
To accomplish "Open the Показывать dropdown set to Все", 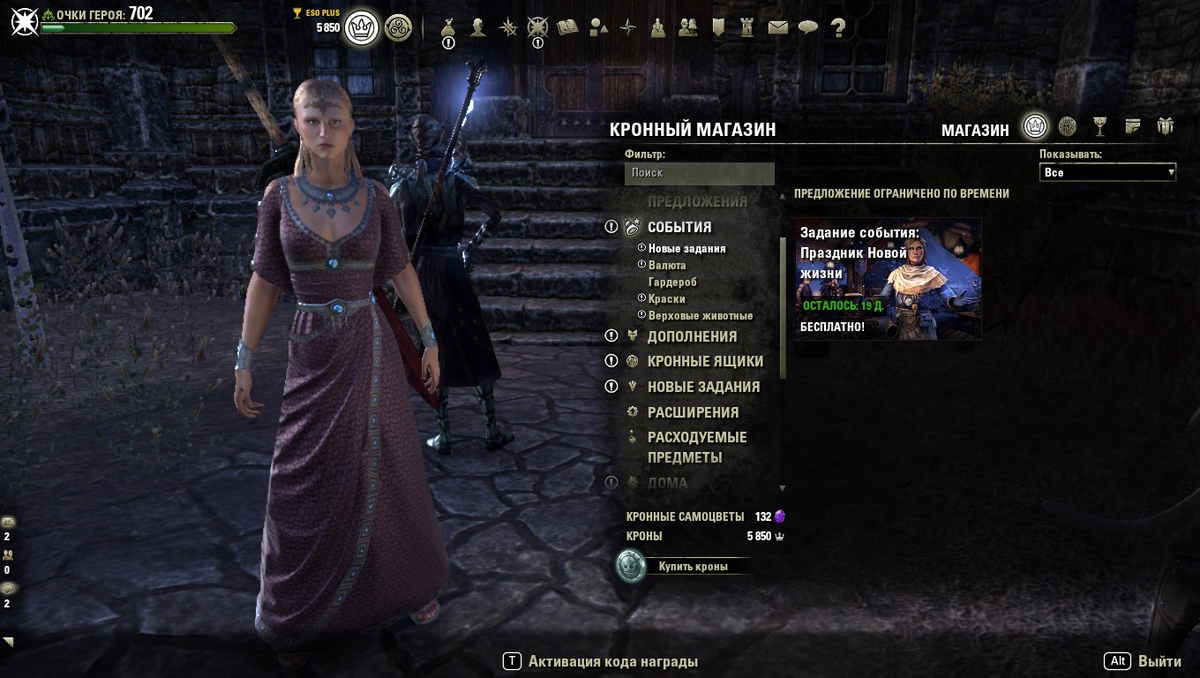I will click(1107, 173).
